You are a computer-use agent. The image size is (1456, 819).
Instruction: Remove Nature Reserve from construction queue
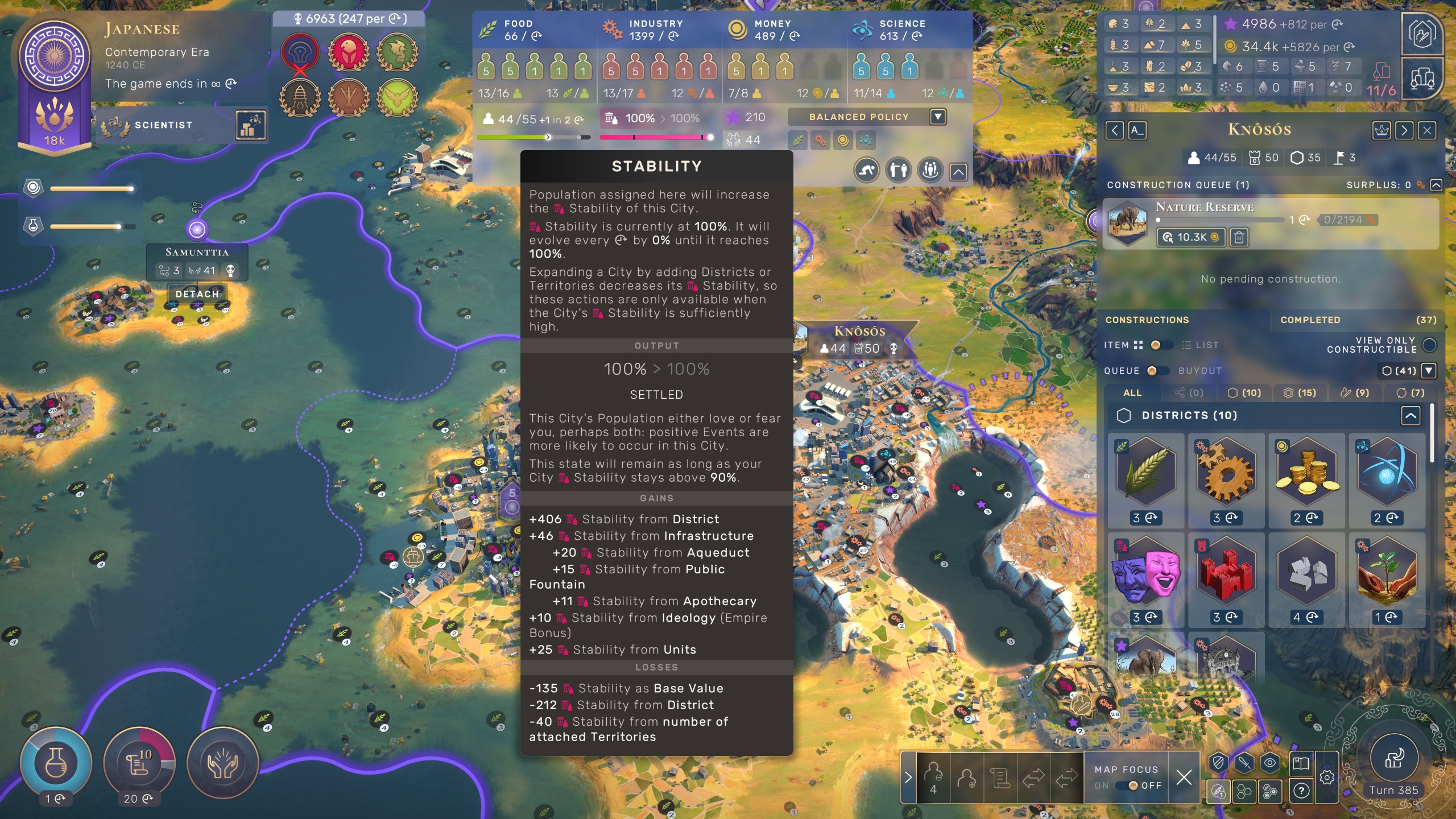coord(1239,237)
